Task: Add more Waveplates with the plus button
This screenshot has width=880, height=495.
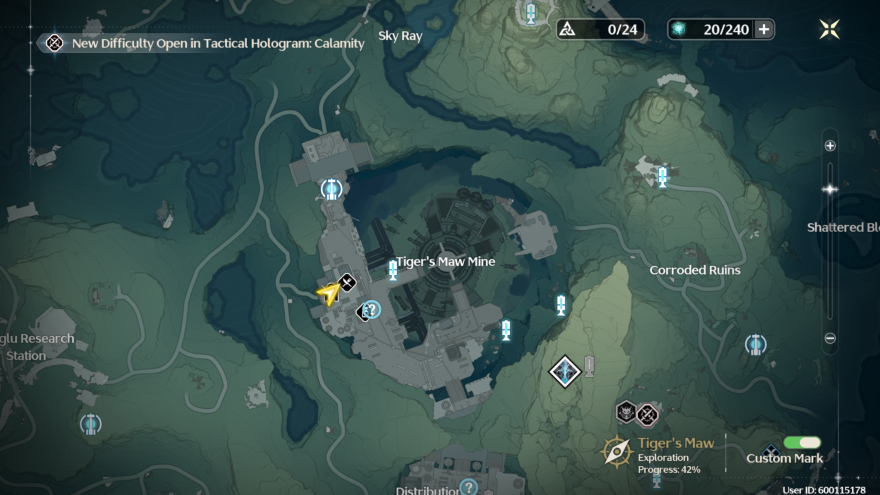Action: coord(764,29)
